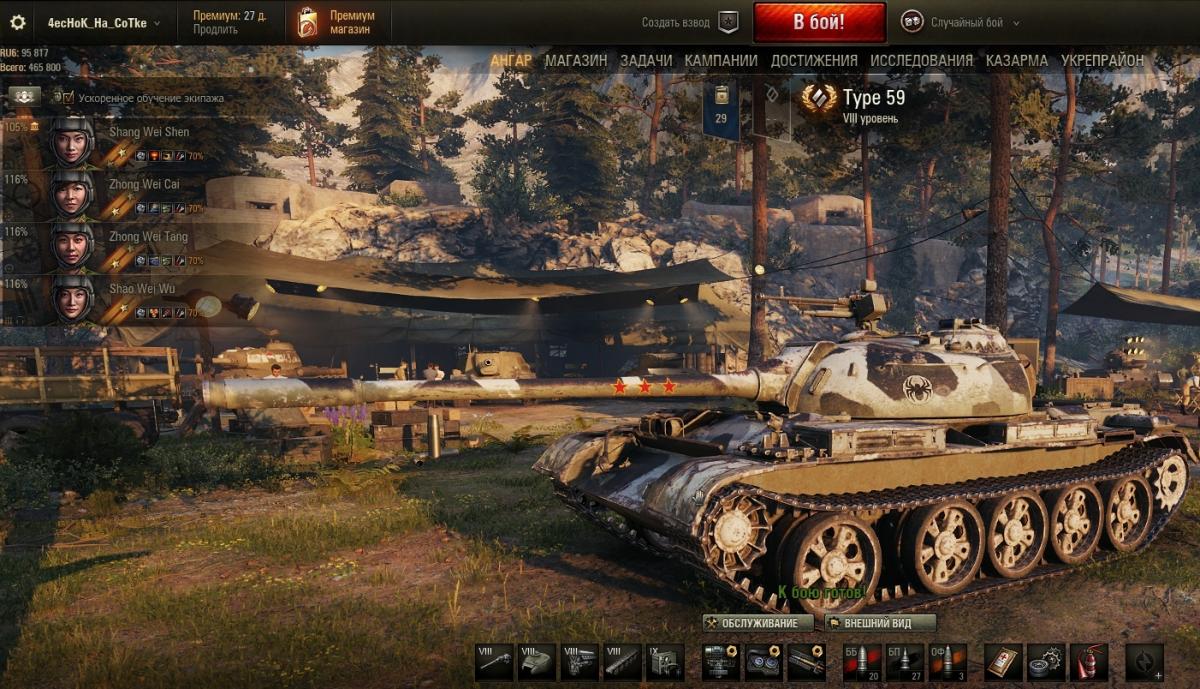The width and height of the screenshot is (1200, 689).
Task: Click the red «В бой!» battle button
Action: click(819, 22)
